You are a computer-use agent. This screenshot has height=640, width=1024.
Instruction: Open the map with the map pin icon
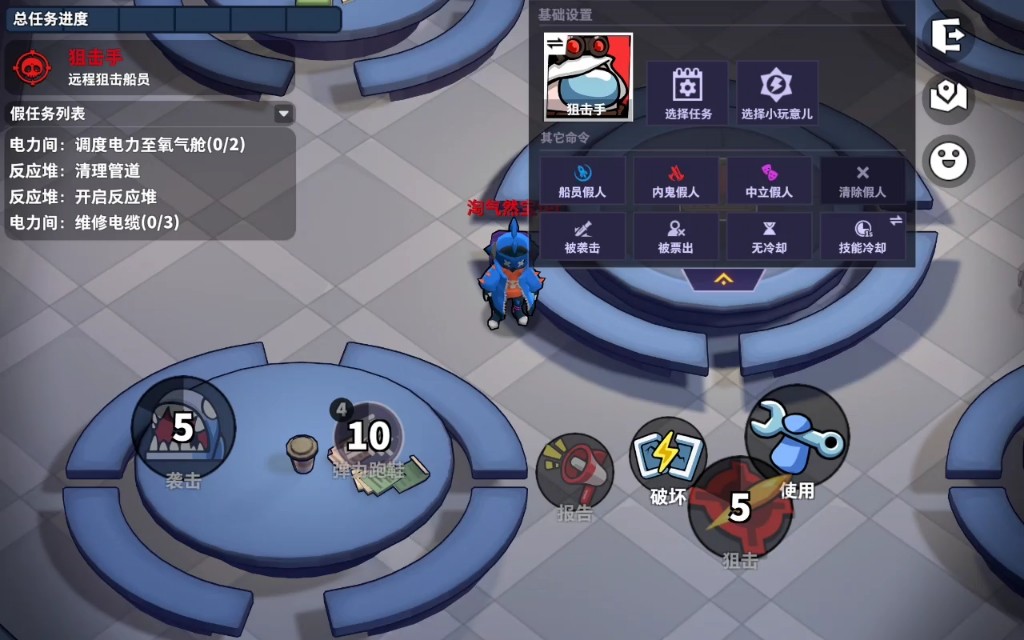point(947,97)
